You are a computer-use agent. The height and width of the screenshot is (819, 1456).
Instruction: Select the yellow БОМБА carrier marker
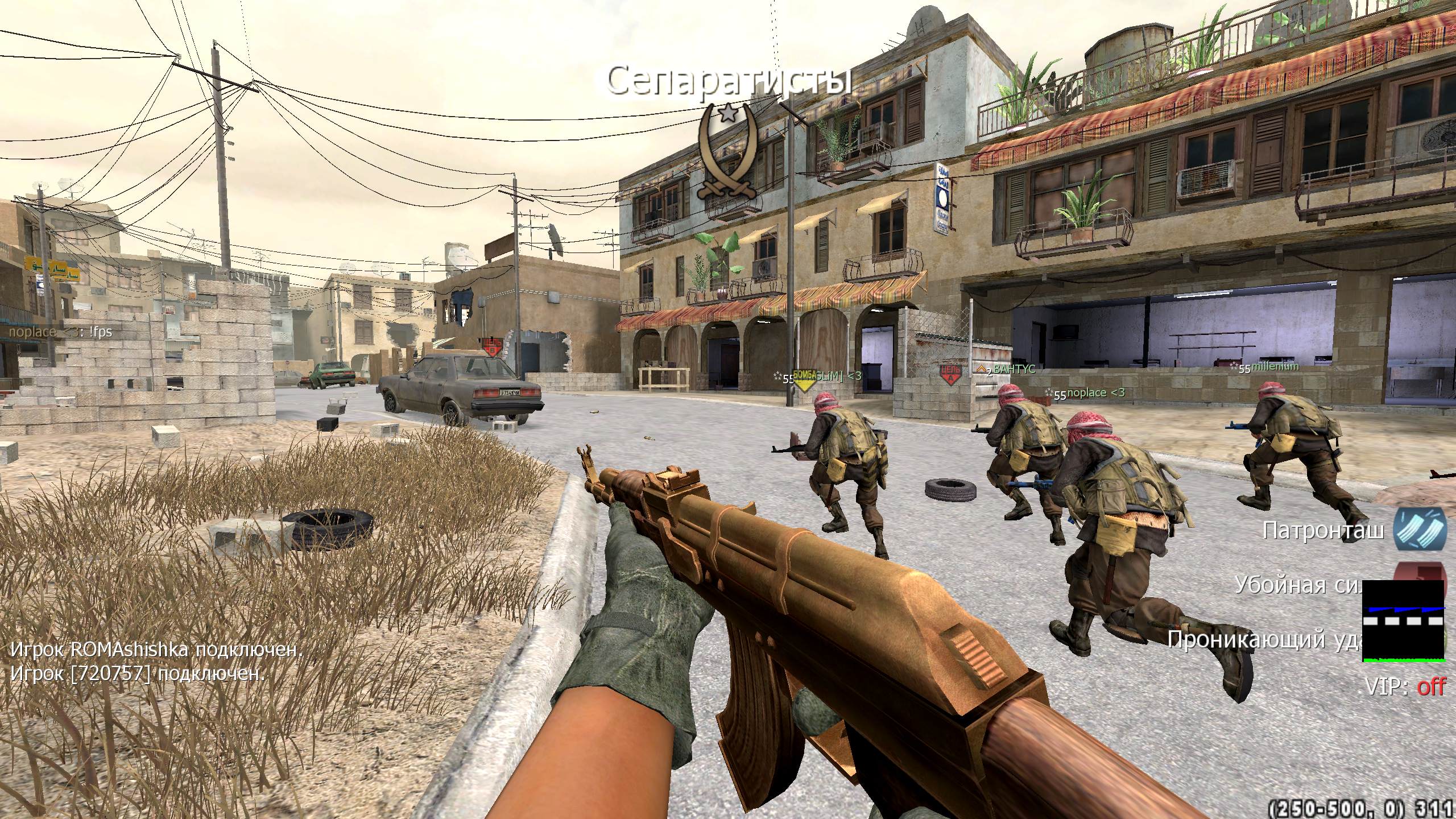(804, 380)
